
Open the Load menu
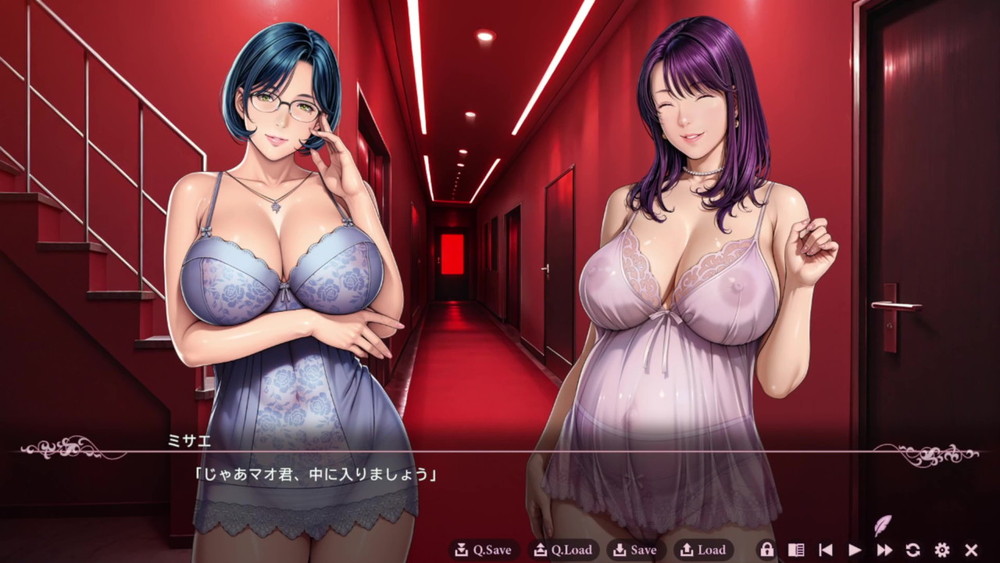tap(704, 550)
